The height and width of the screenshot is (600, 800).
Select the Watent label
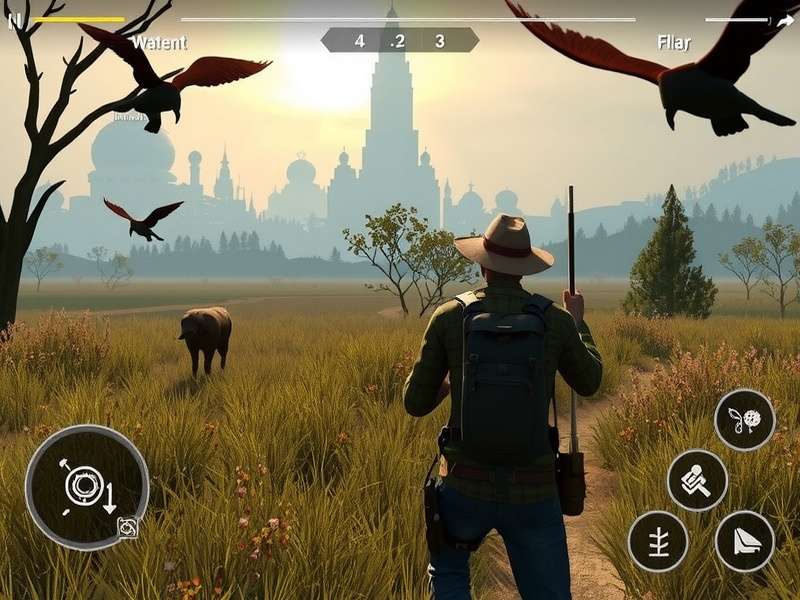click(x=159, y=43)
